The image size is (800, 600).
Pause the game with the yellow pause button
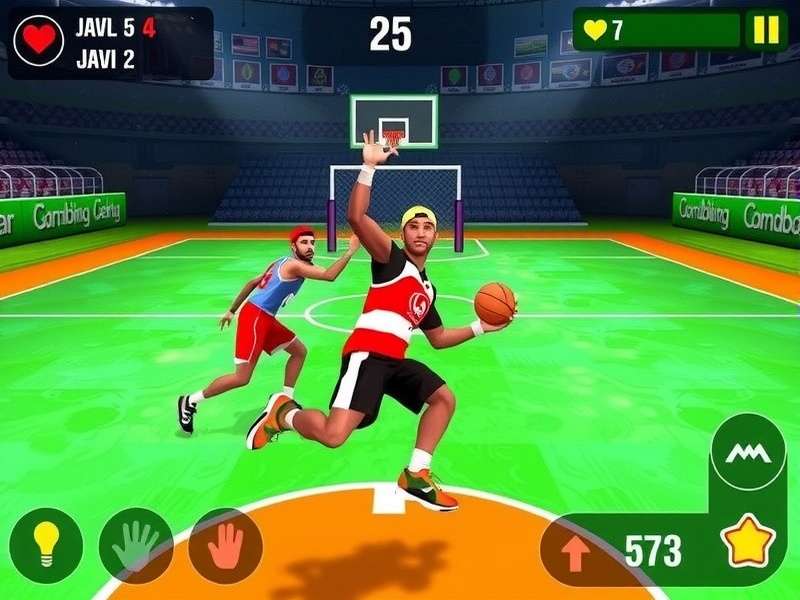[765, 30]
